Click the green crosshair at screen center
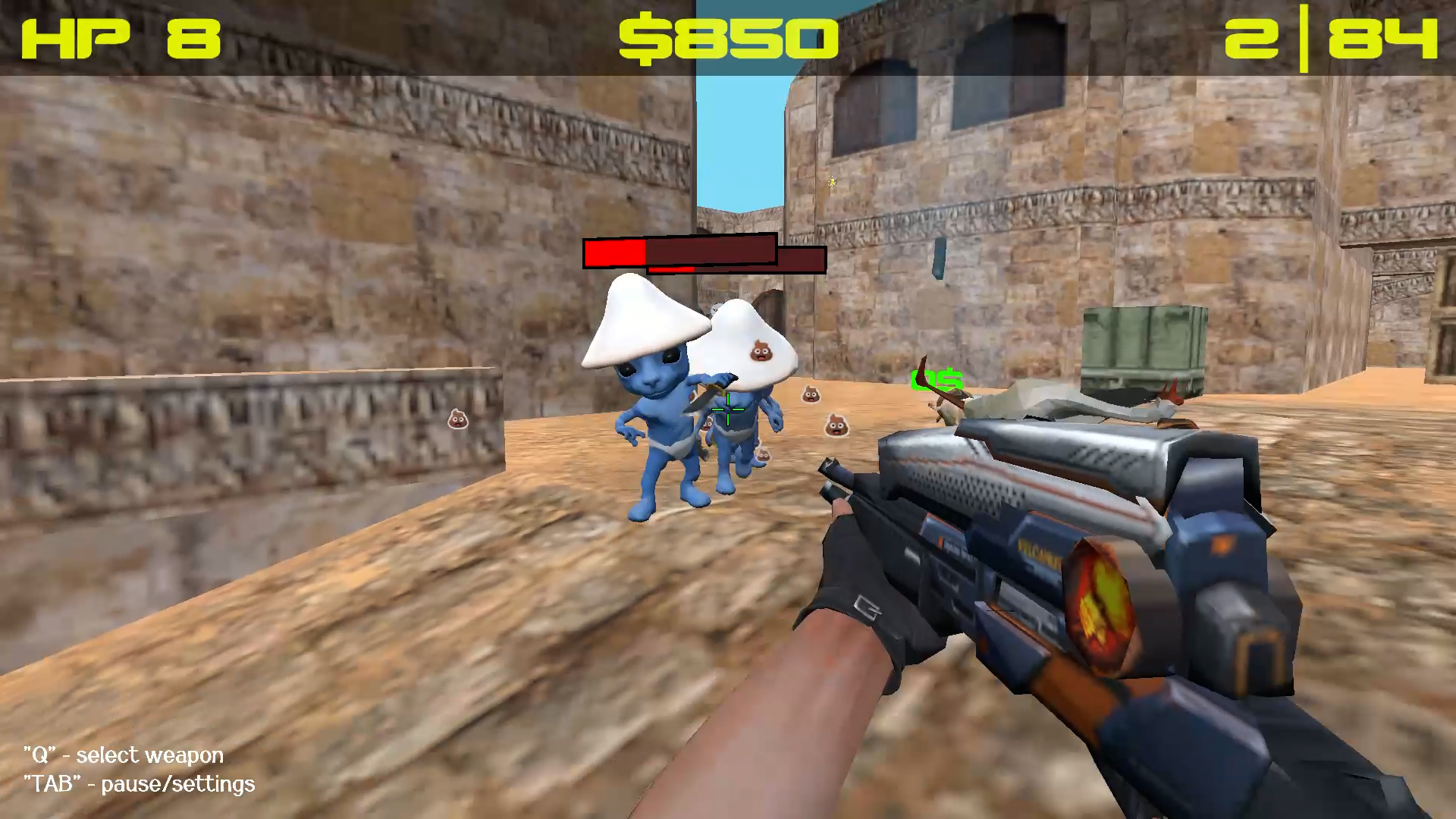The image size is (1456, 819). point(726,409)
